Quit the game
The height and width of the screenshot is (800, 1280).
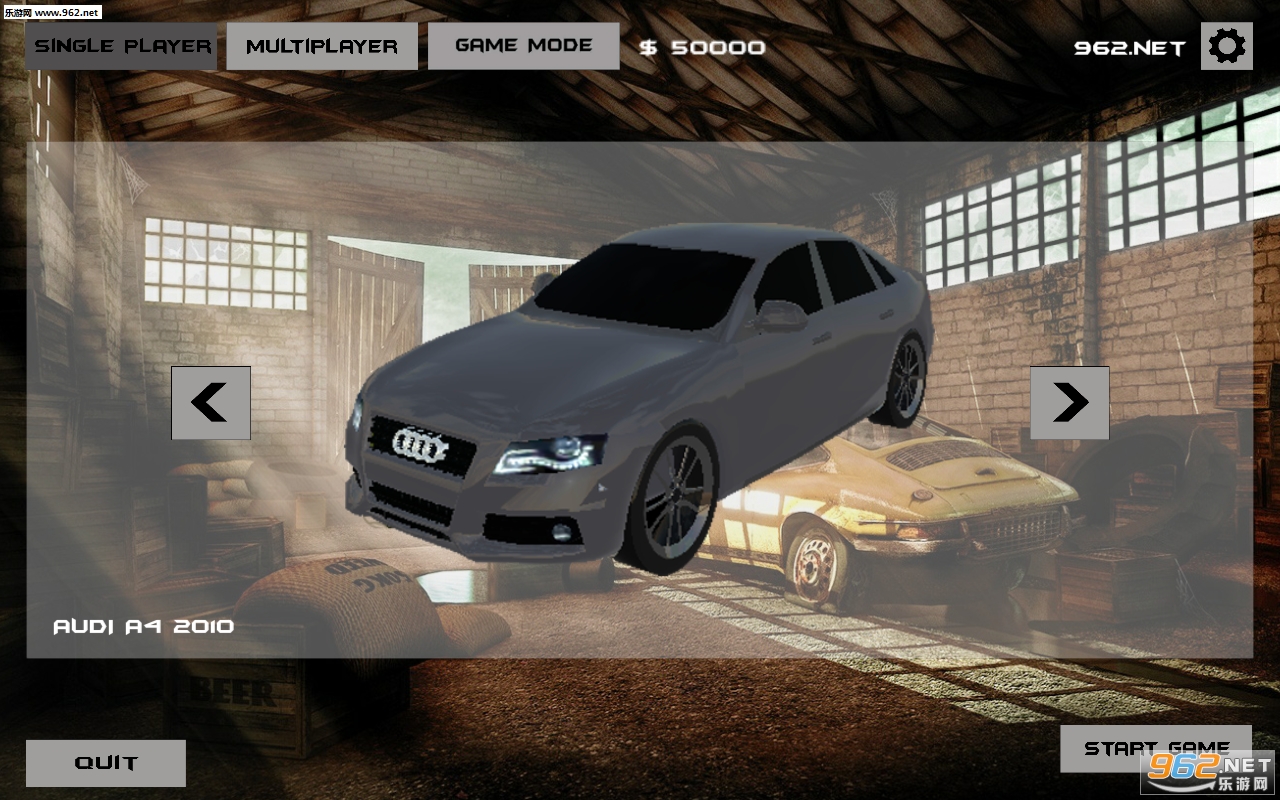point(106,763)
